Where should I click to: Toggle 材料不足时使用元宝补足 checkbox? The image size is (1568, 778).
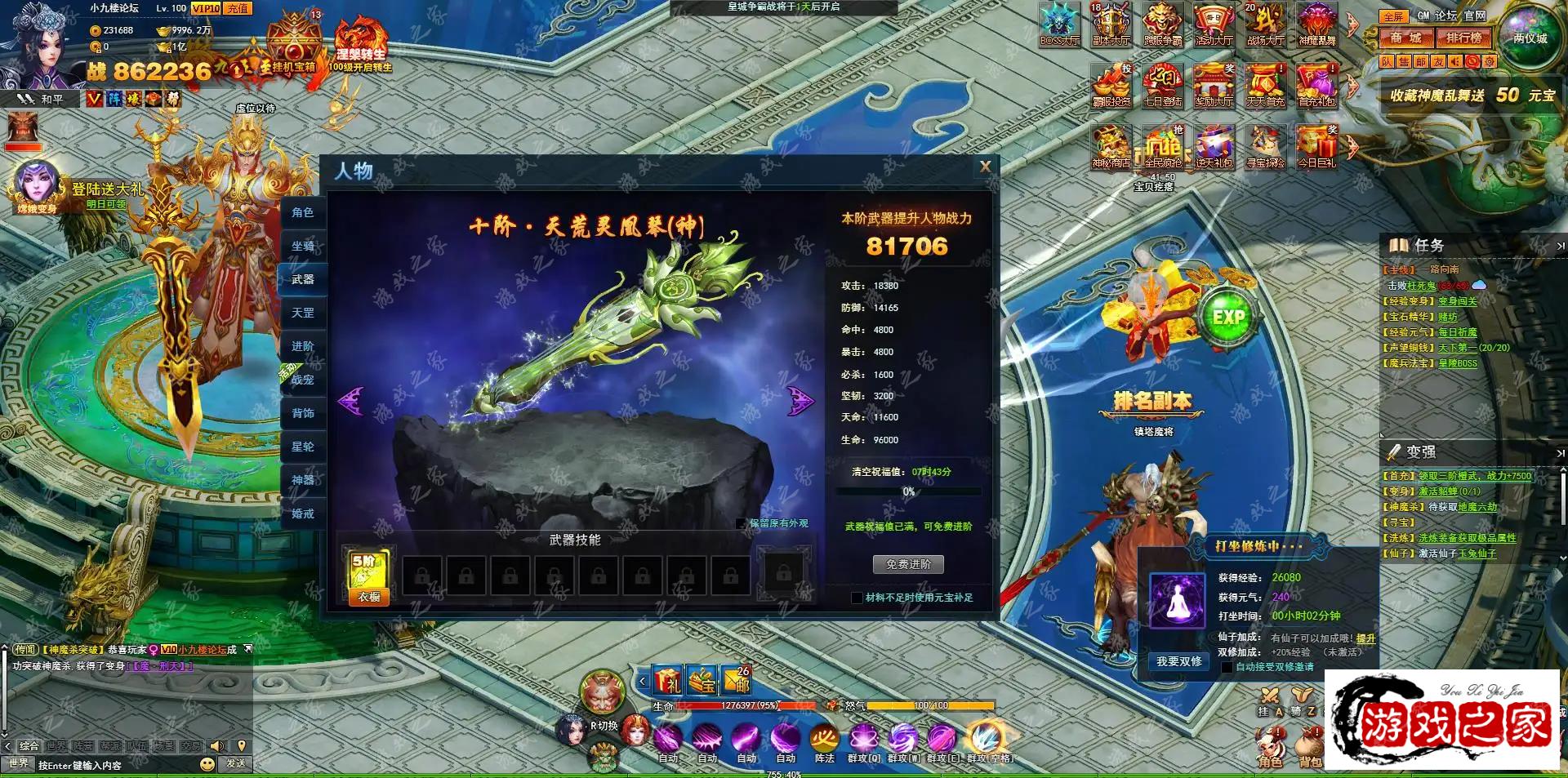coord(857,598)
